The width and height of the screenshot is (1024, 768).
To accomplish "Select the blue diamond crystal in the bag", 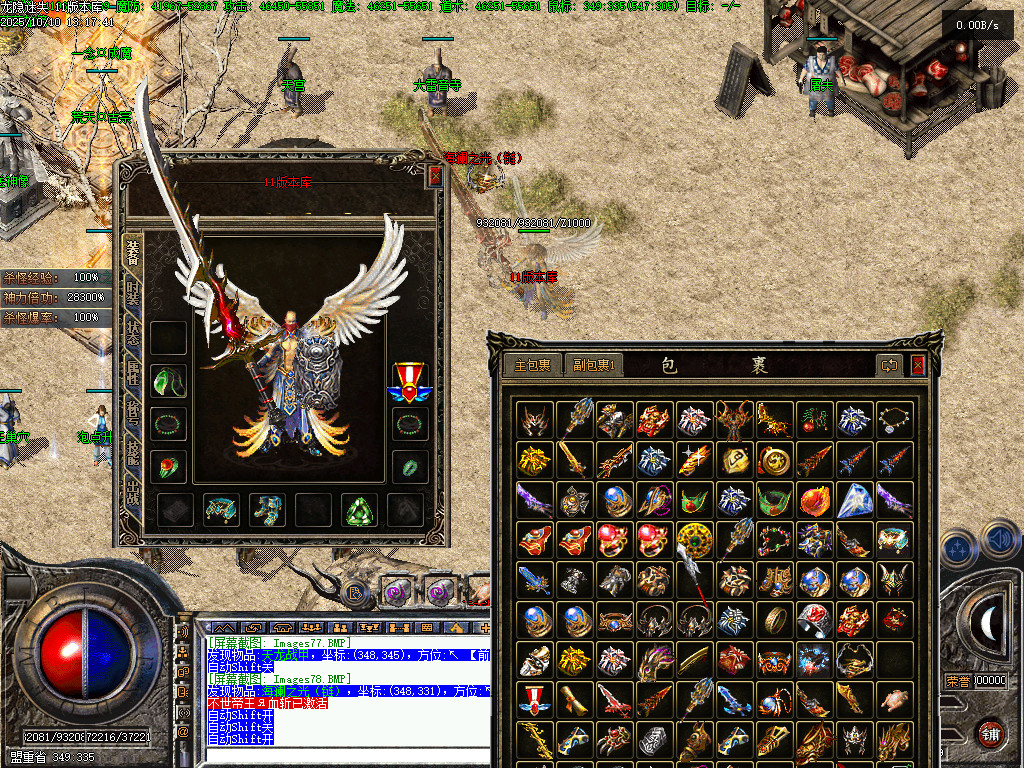I will tap(855, 499).
